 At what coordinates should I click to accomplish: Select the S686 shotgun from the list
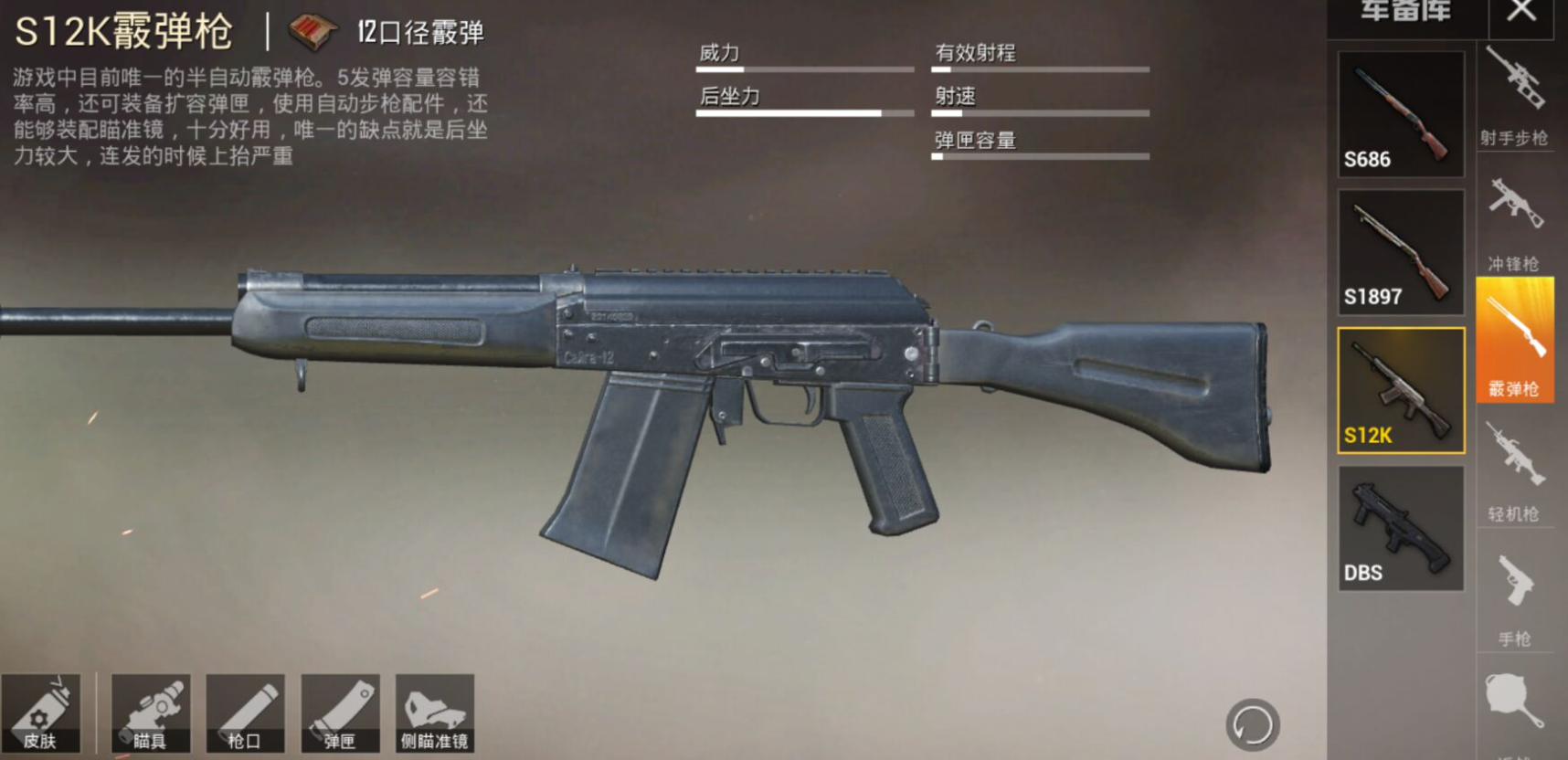coord(1401,111)
